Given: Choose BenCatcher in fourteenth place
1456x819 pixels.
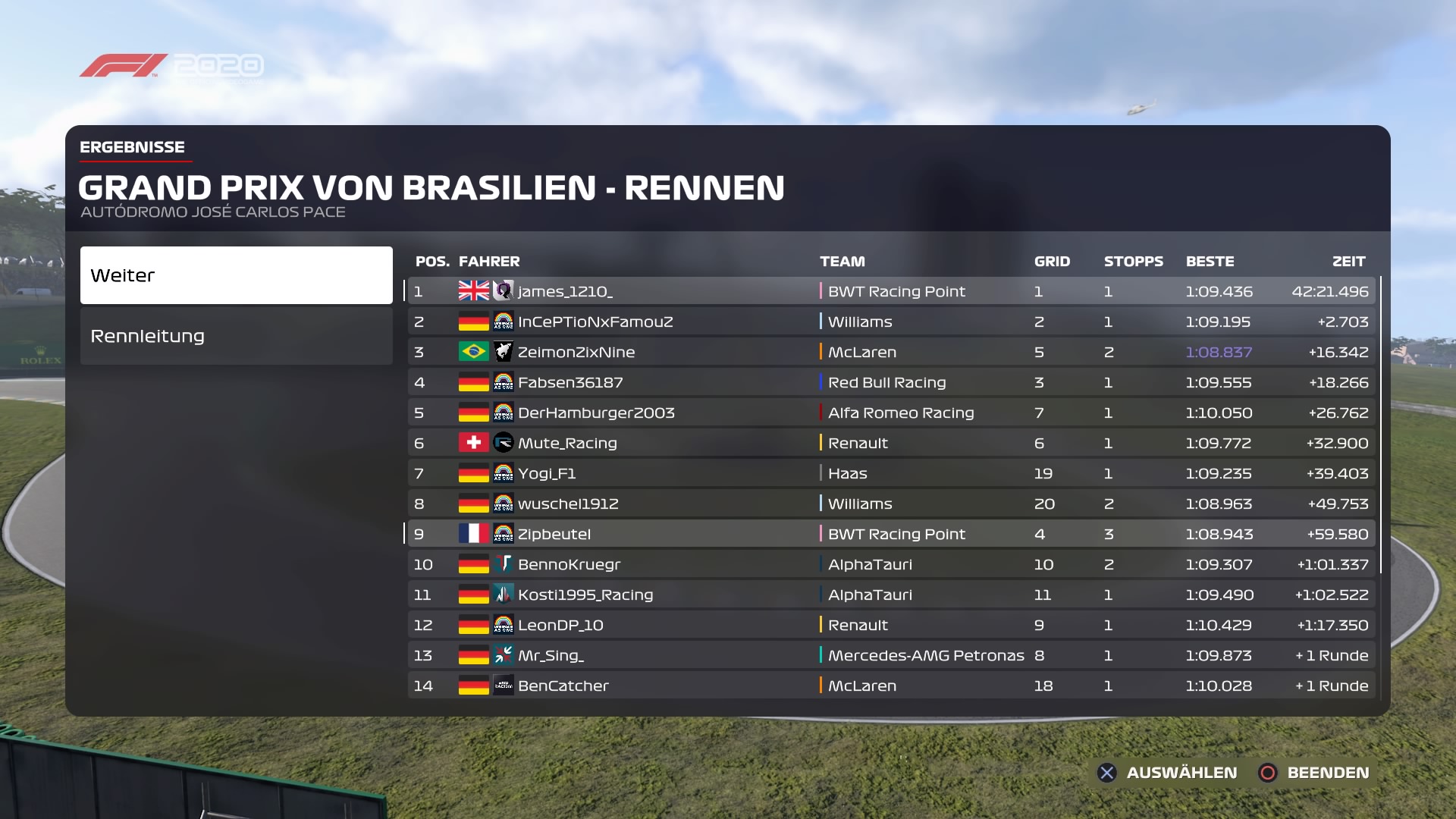Looking at the screenshot, I should click(891, 686).
